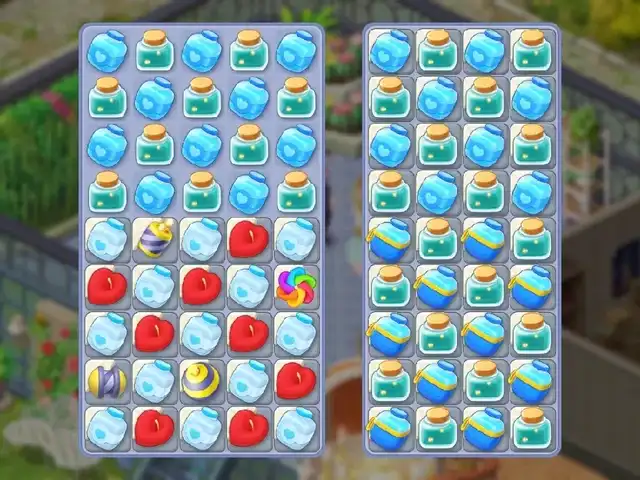This screenshot has width=640, height=480.
Task: Choose the bow-shaped purple-yellow striped candy tile
Action: pyautogui.click(x=106, y=380)
